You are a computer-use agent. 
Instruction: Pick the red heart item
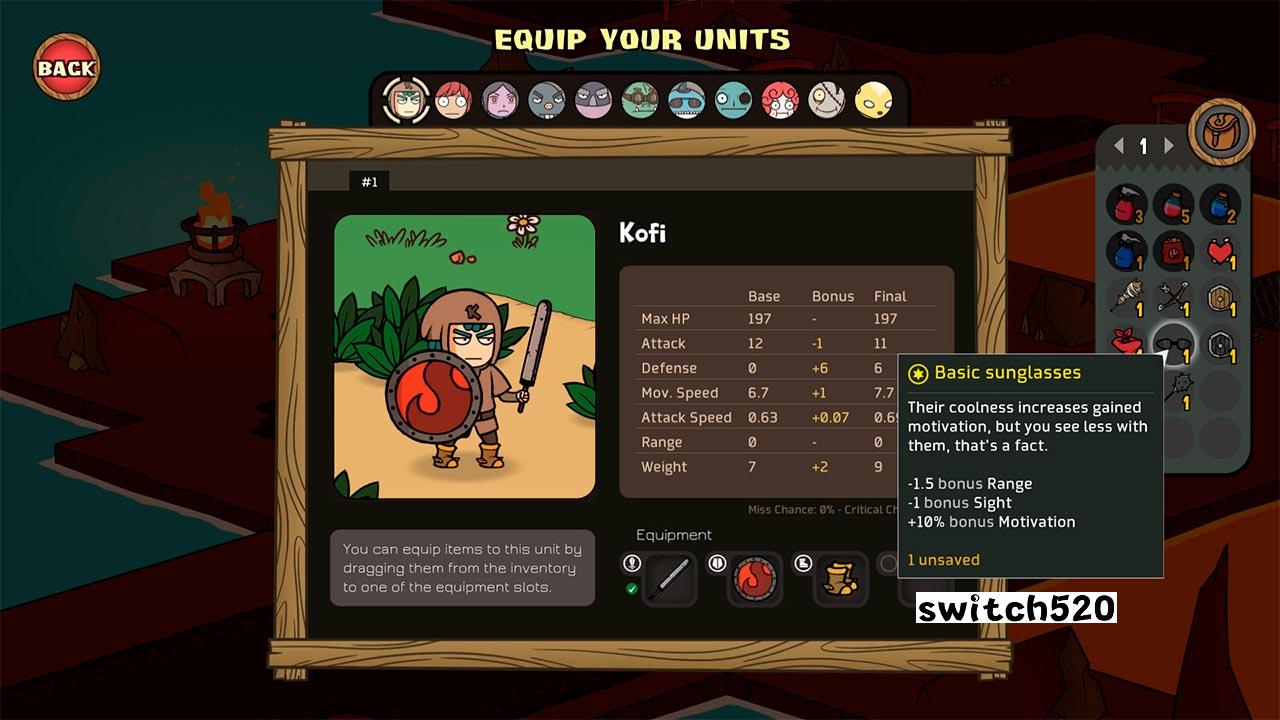coord(1220,250)
